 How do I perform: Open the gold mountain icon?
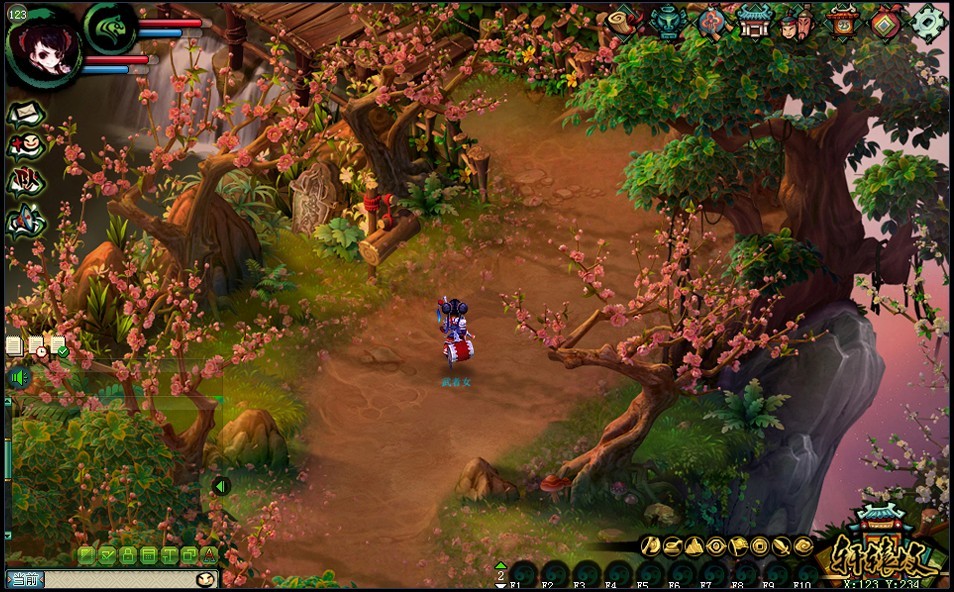coord(694,546)
